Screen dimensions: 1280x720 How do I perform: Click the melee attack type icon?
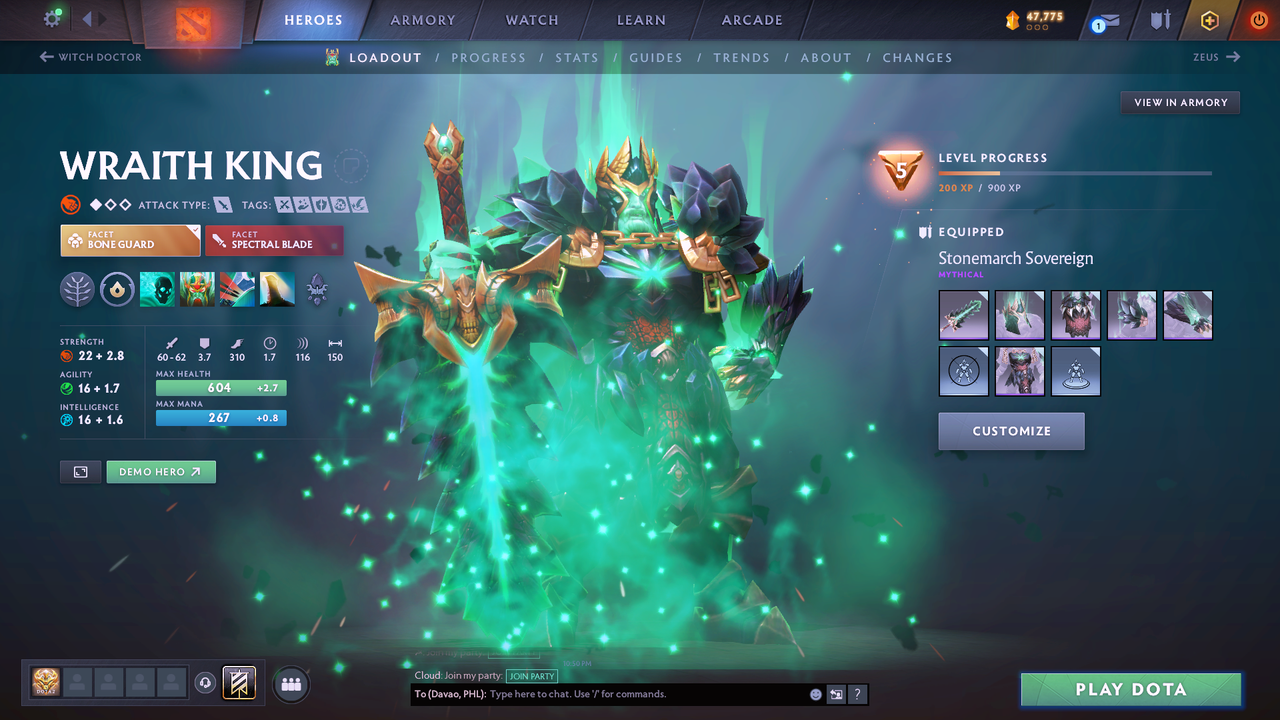click(x=222, y=204)
